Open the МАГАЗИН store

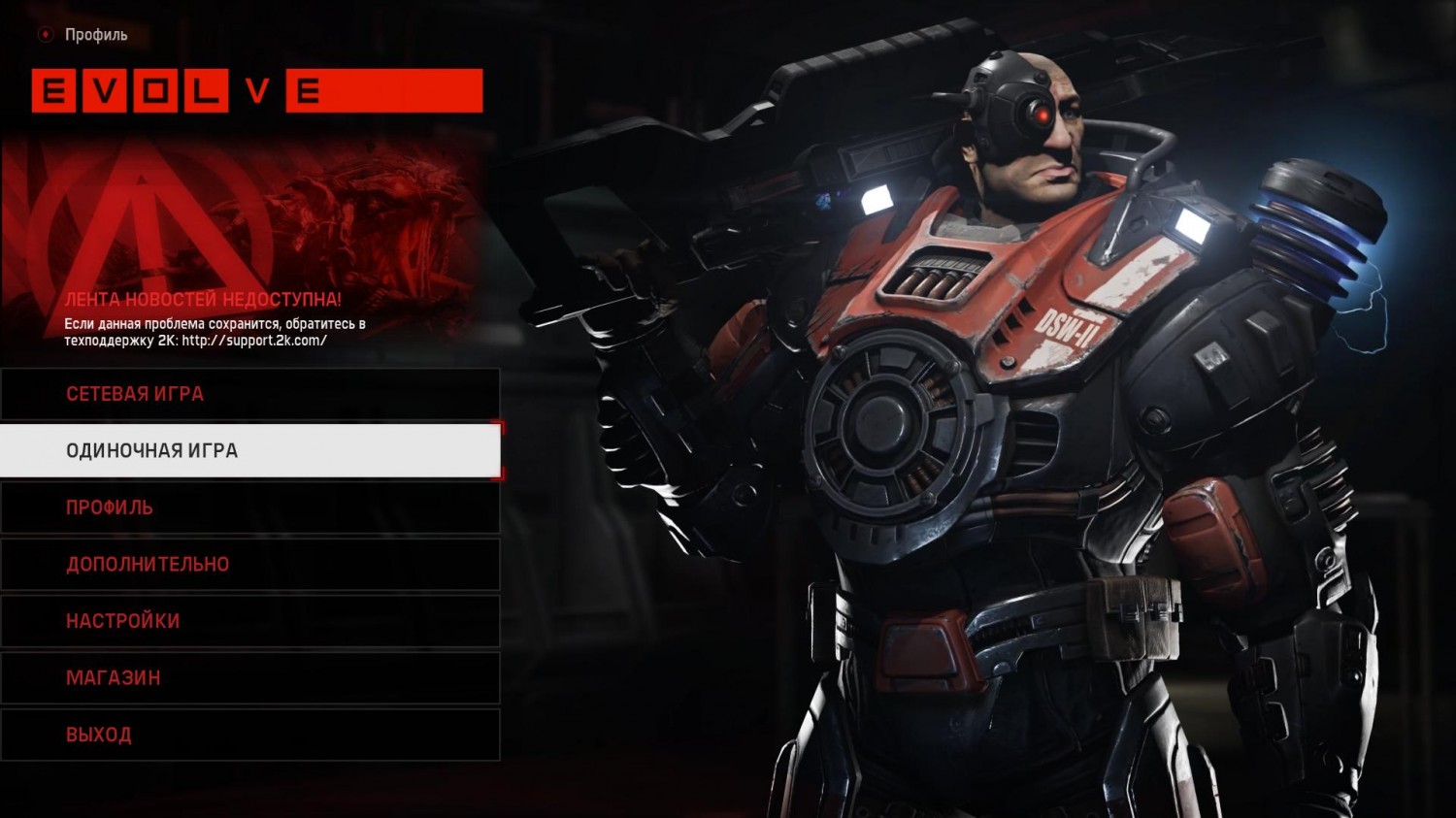112,677
